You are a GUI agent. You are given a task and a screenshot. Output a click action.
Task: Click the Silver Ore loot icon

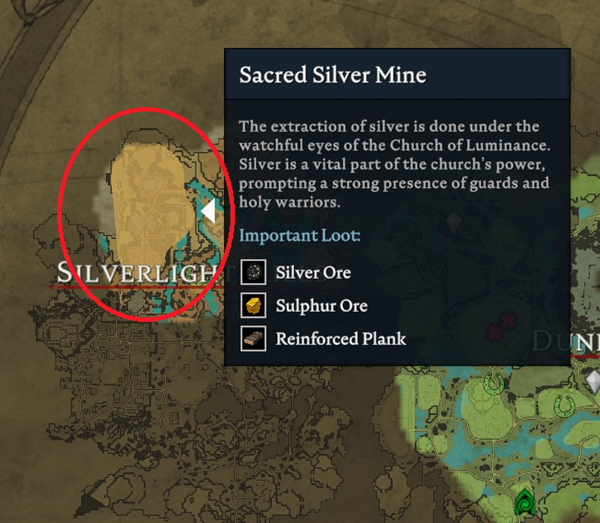pos(254,272)
